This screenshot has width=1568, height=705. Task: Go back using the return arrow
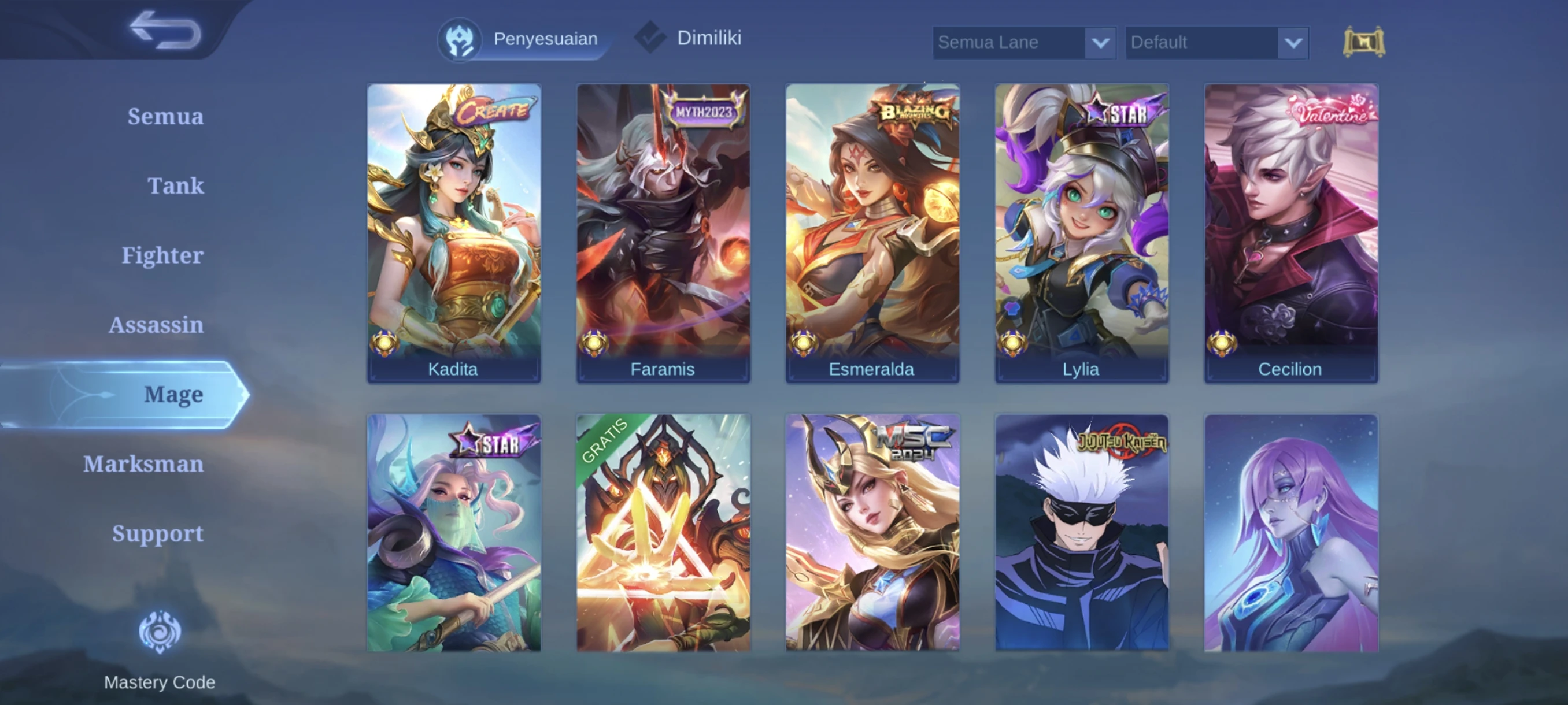(x=165, y=31)
